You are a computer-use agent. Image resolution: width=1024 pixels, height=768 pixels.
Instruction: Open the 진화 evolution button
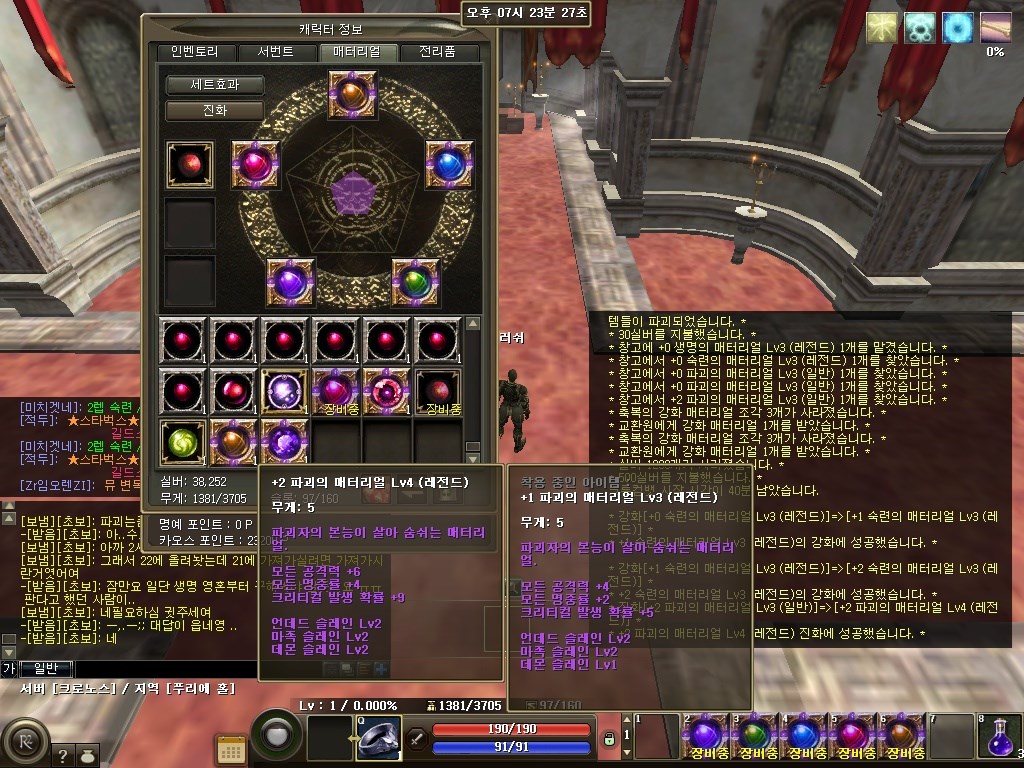point(214,110)
